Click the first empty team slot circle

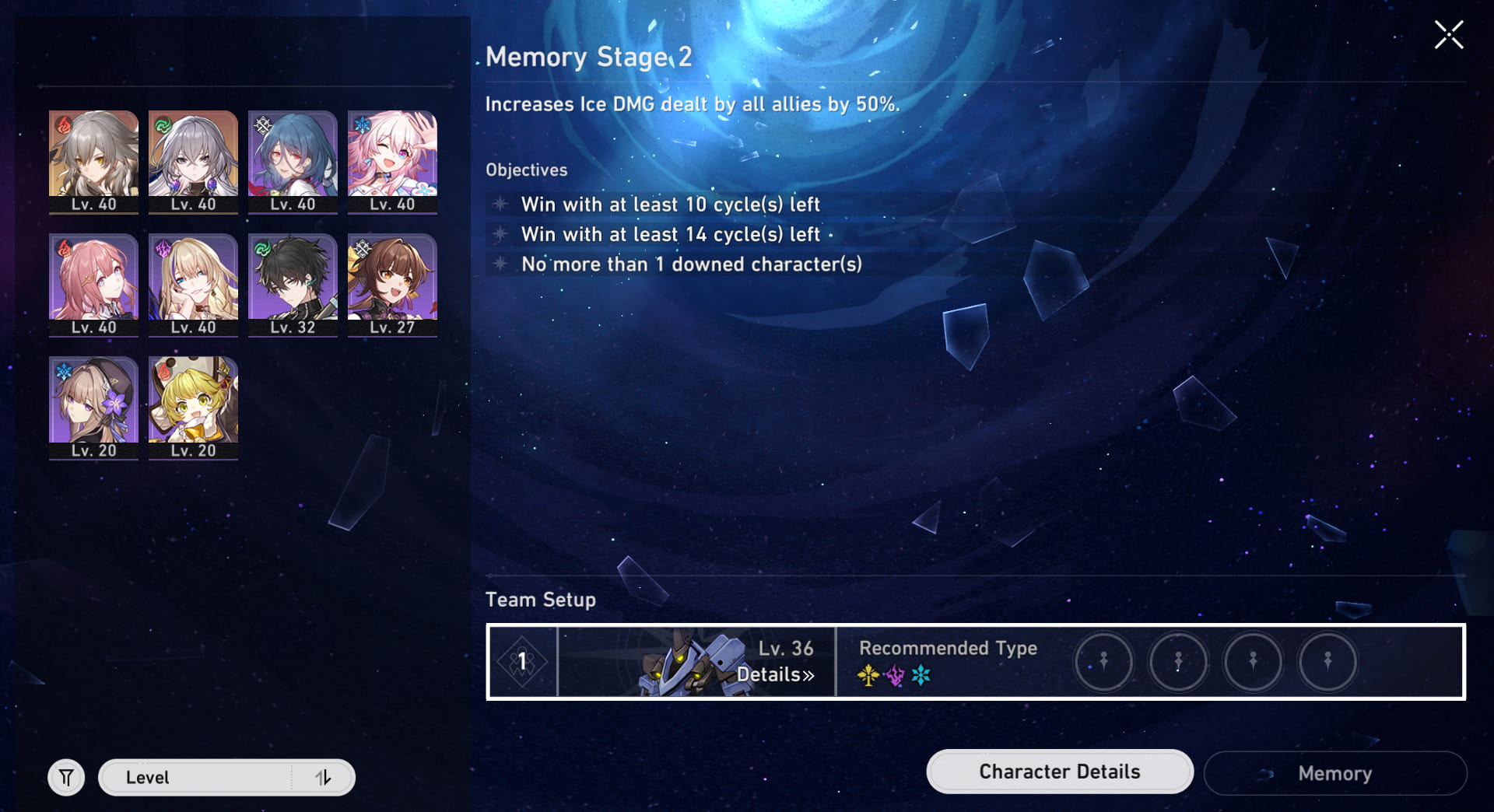(x=1103, y=661)
